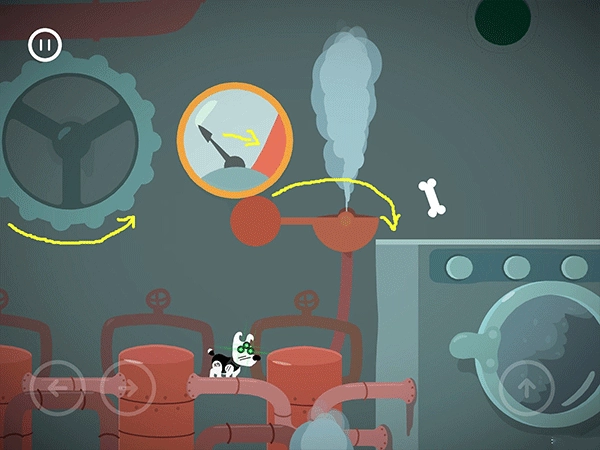
Task: Pause the game with the pause button
Action: coord(45,45)
